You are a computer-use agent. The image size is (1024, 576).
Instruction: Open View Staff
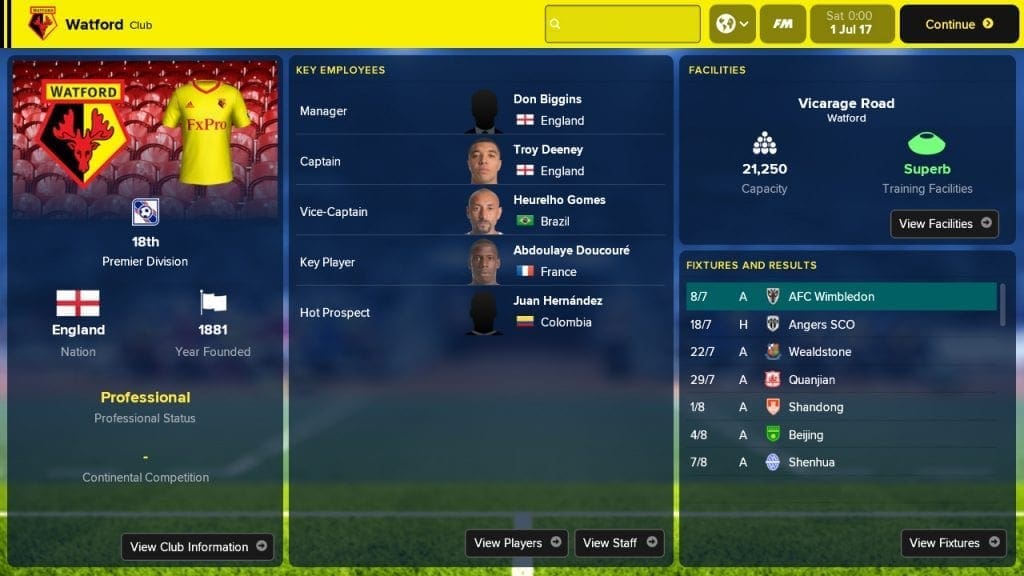point(619,543)
